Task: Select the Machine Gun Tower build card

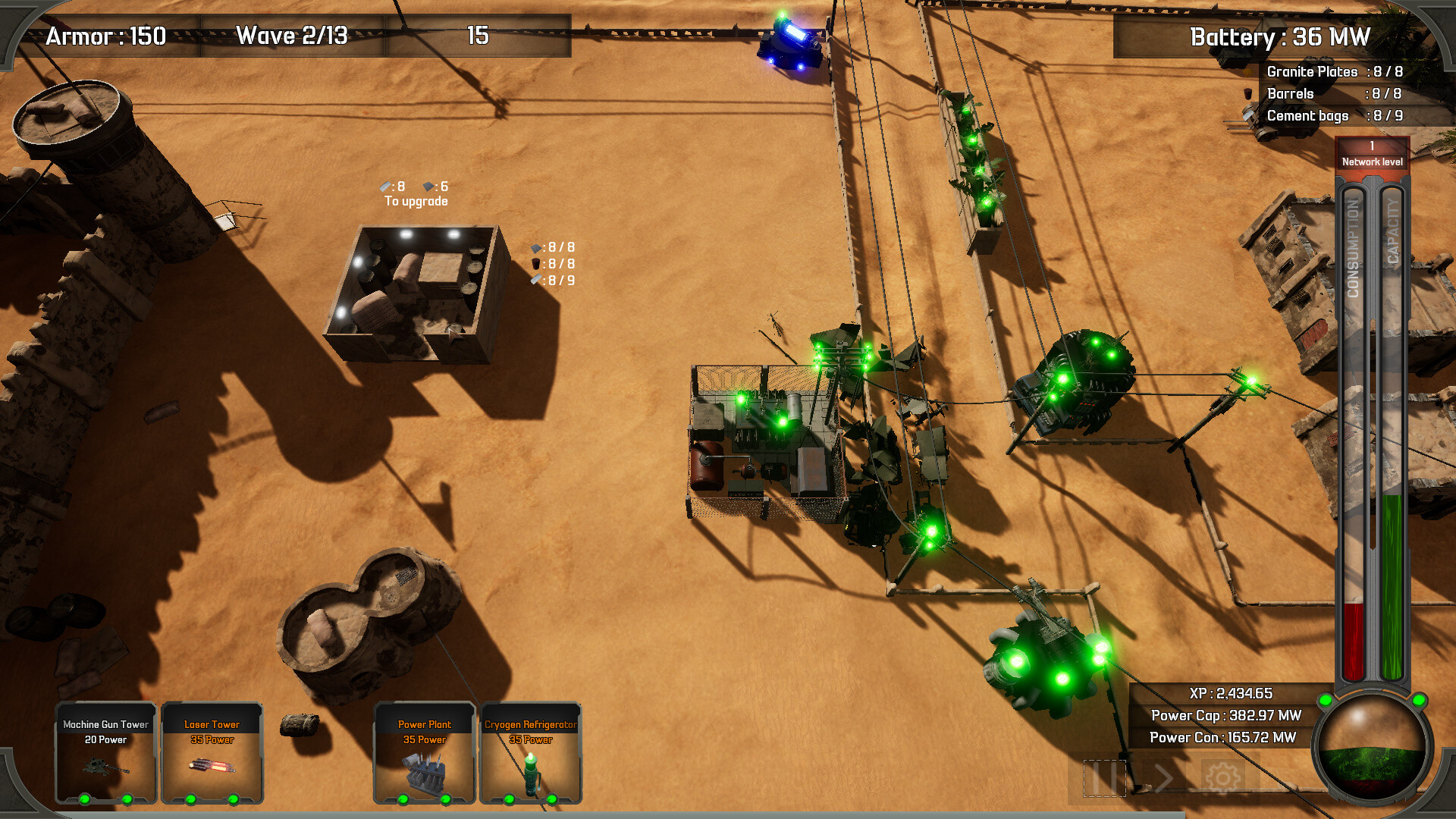Action: (x=106, y=752)
